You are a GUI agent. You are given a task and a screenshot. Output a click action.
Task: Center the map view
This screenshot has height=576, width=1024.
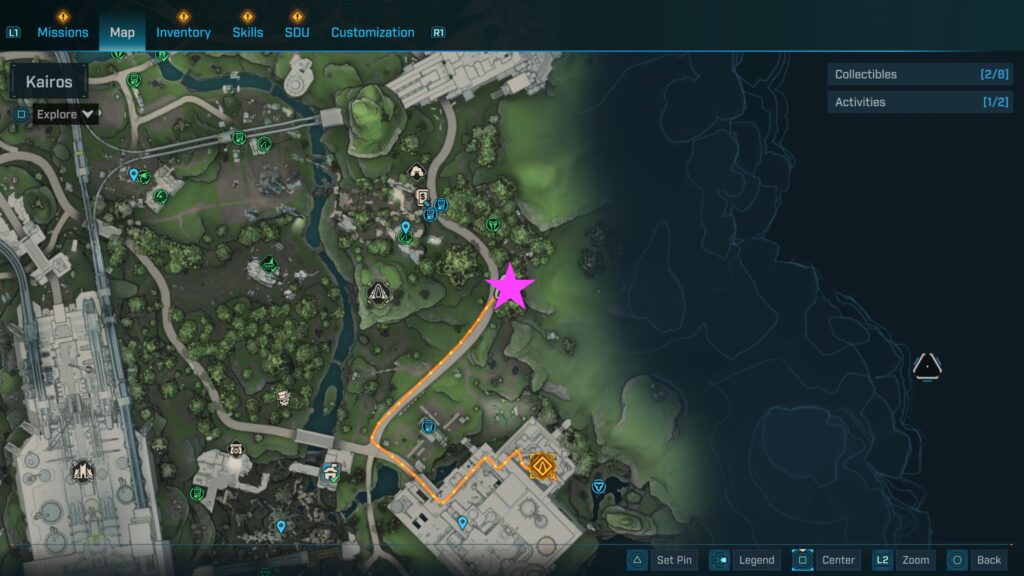[826, 560]
